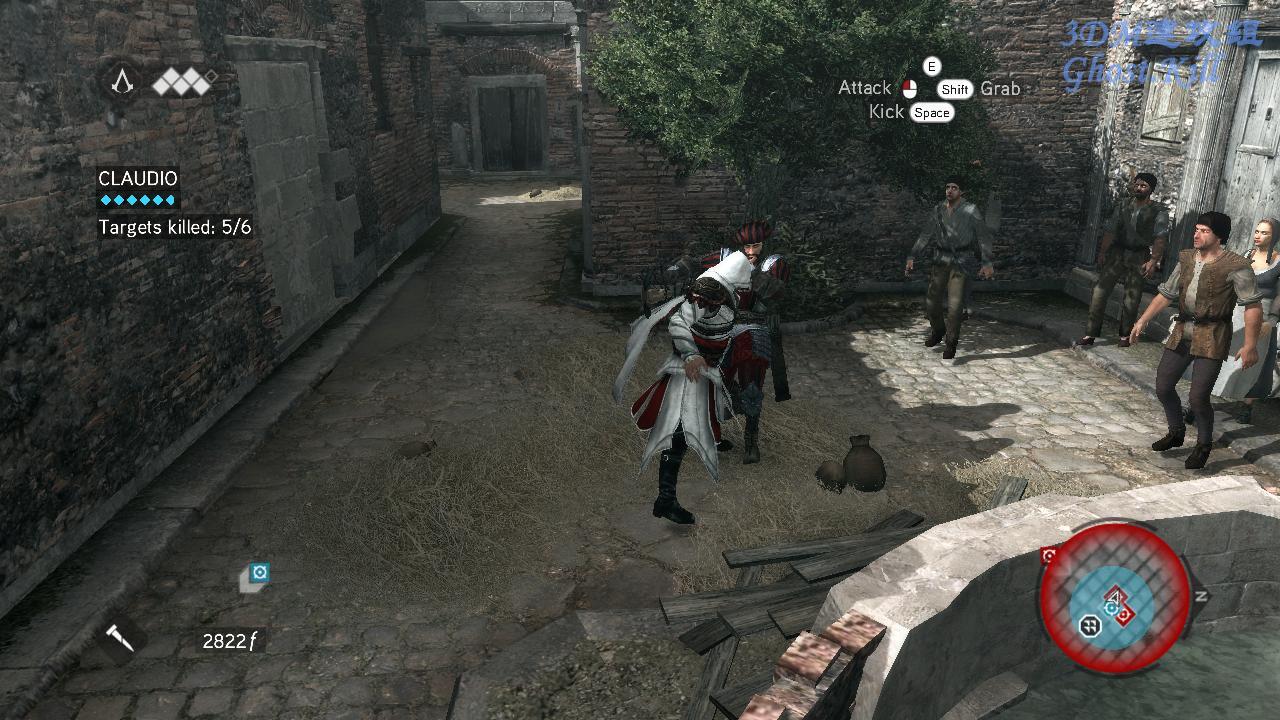Click the Assassin insignia icon
Viewport: 1280px width, 720px height.
123,82
